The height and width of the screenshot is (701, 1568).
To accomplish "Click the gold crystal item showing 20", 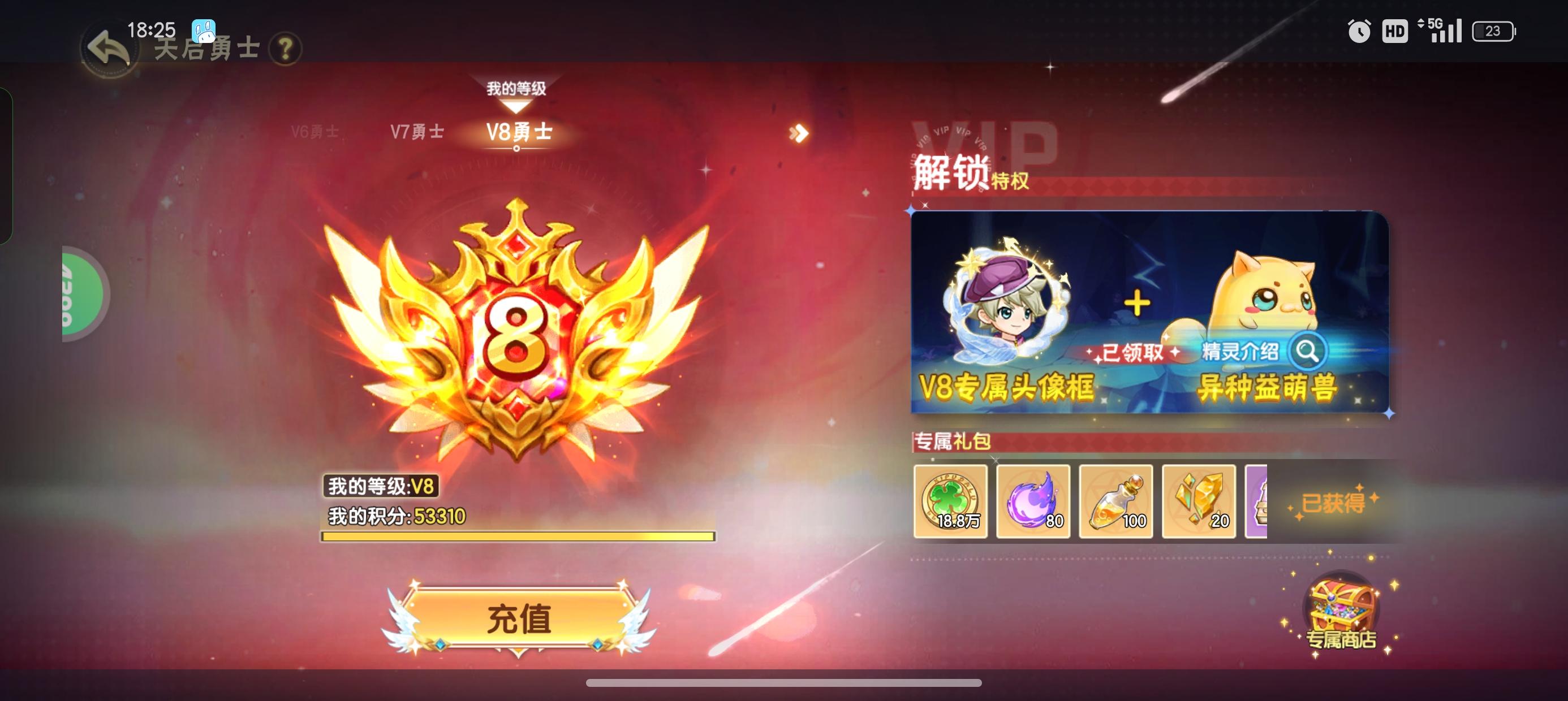I will click(1198, 502).
